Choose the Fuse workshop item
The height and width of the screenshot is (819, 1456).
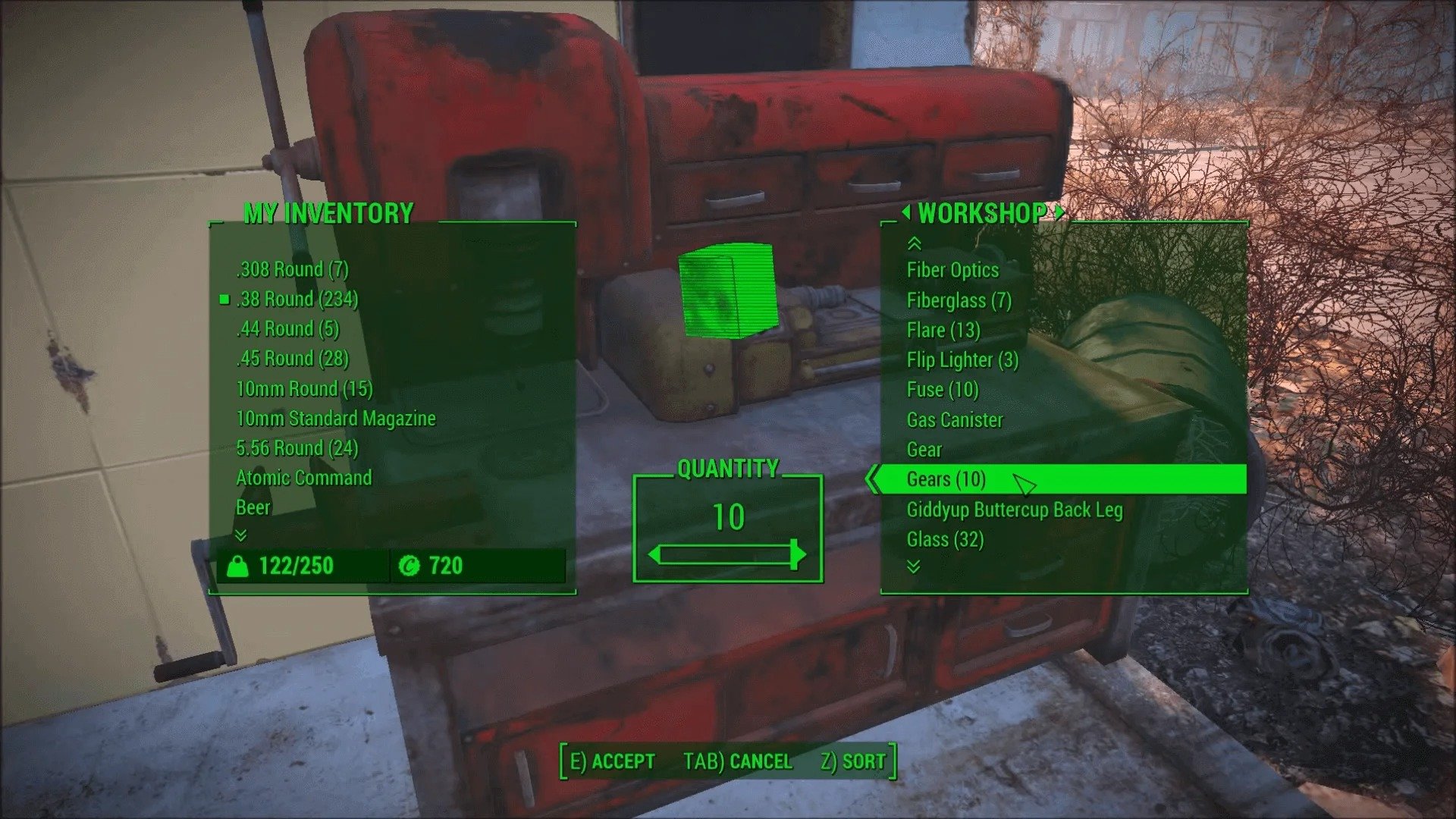[x=943, y=389]
